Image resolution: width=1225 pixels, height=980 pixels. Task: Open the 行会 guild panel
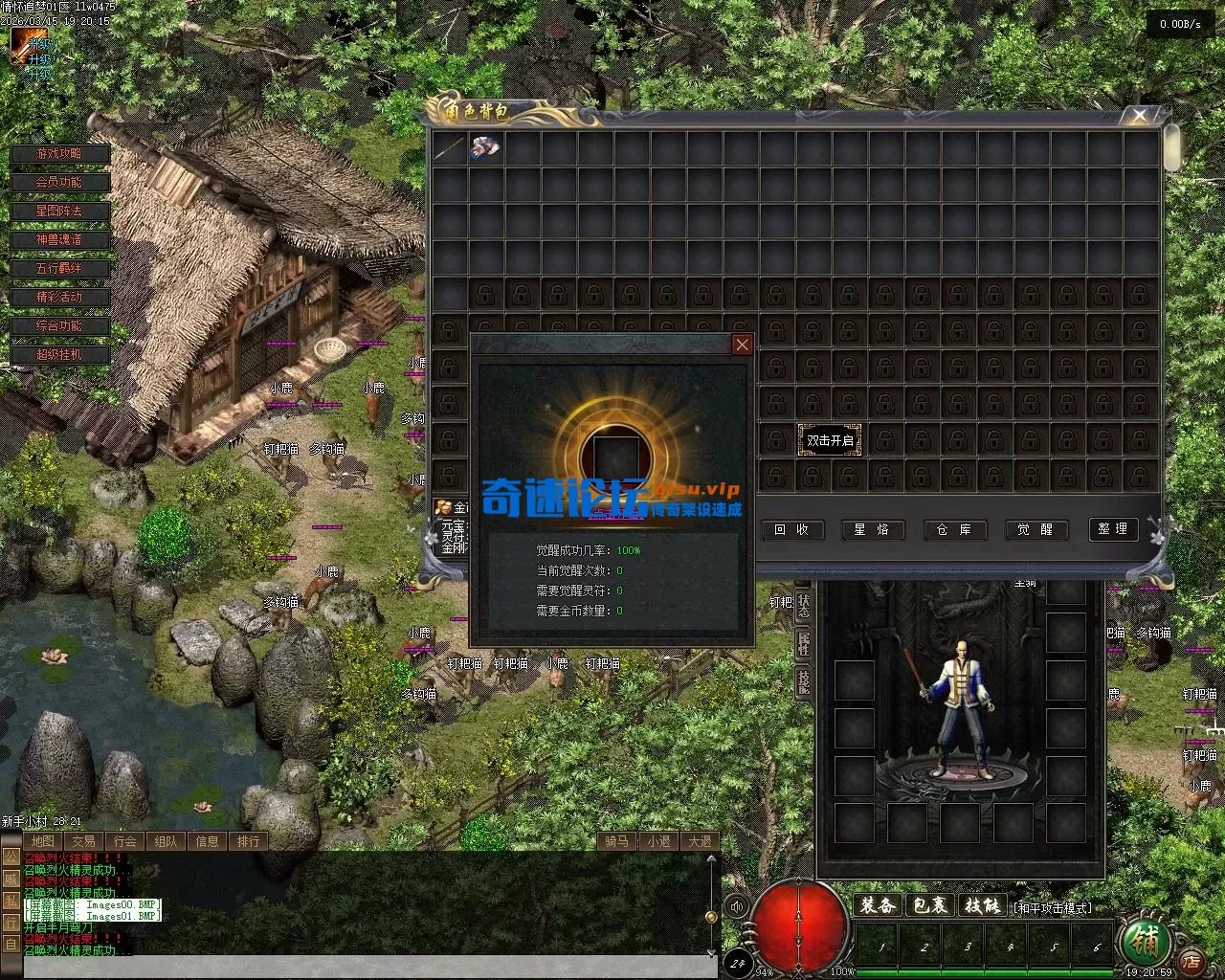coord(124,841)
